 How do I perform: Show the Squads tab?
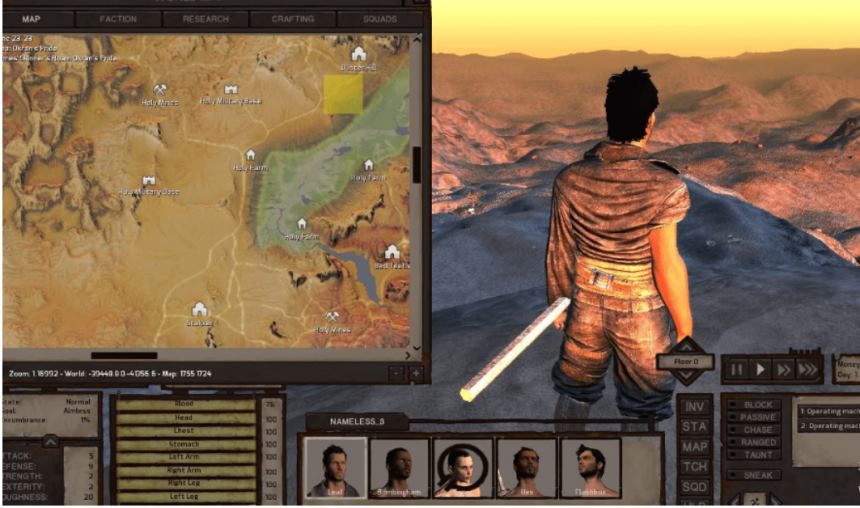click(x=379, y=19)
